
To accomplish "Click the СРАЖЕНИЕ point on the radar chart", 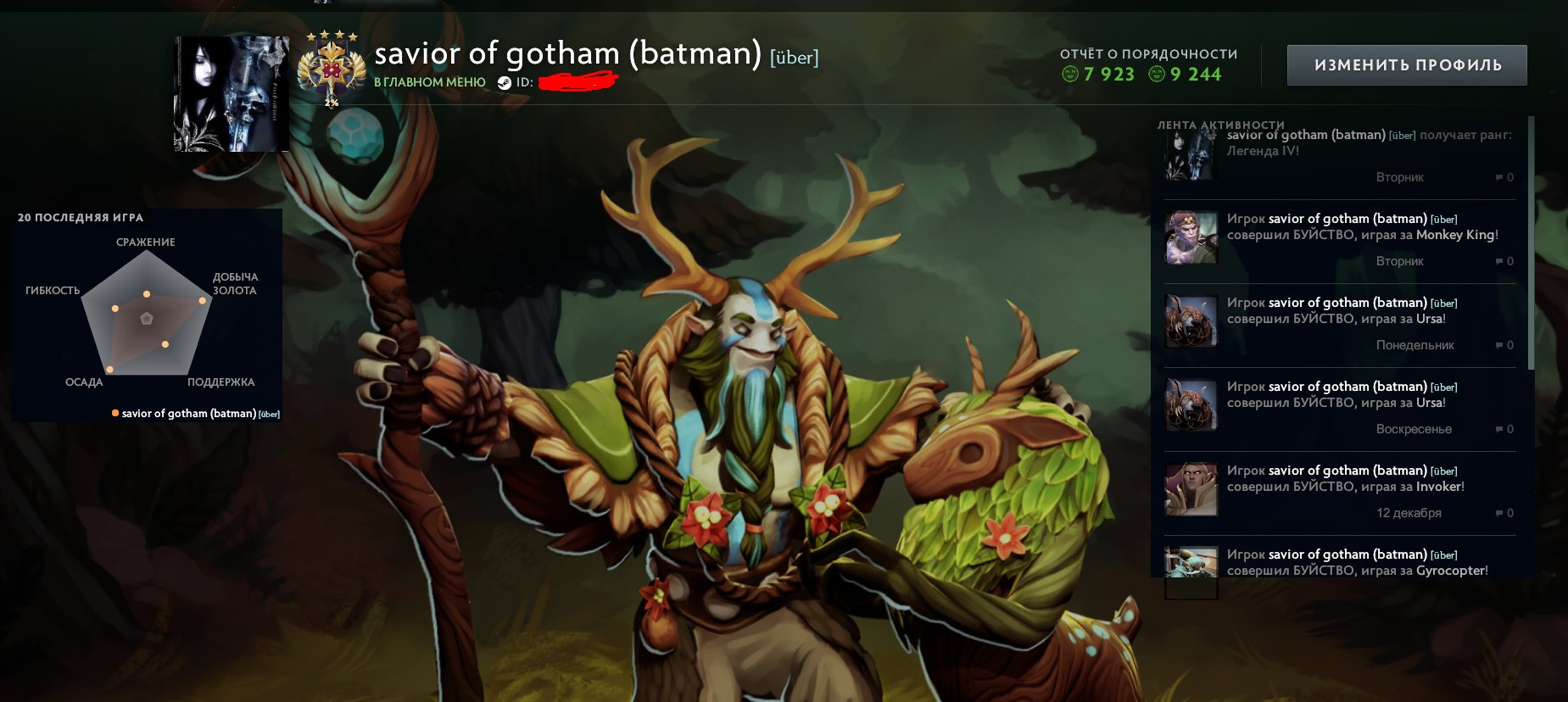I will [145, 293].
